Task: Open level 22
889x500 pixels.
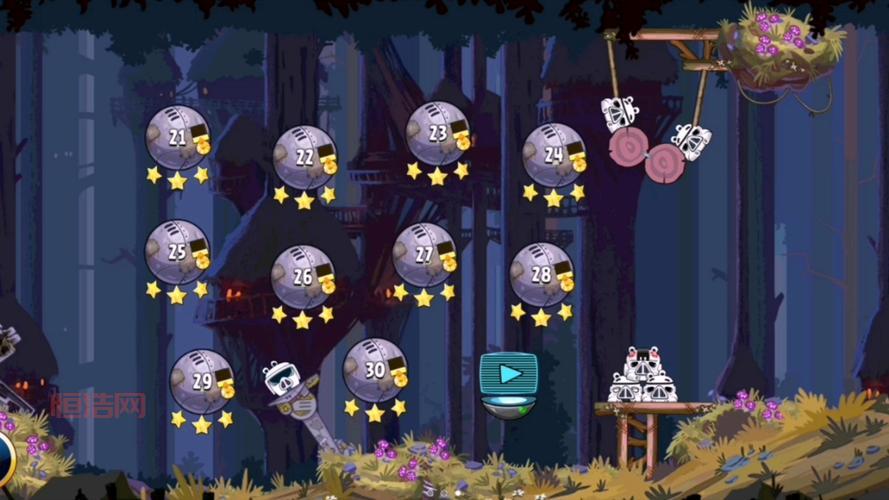Action: 304,158
